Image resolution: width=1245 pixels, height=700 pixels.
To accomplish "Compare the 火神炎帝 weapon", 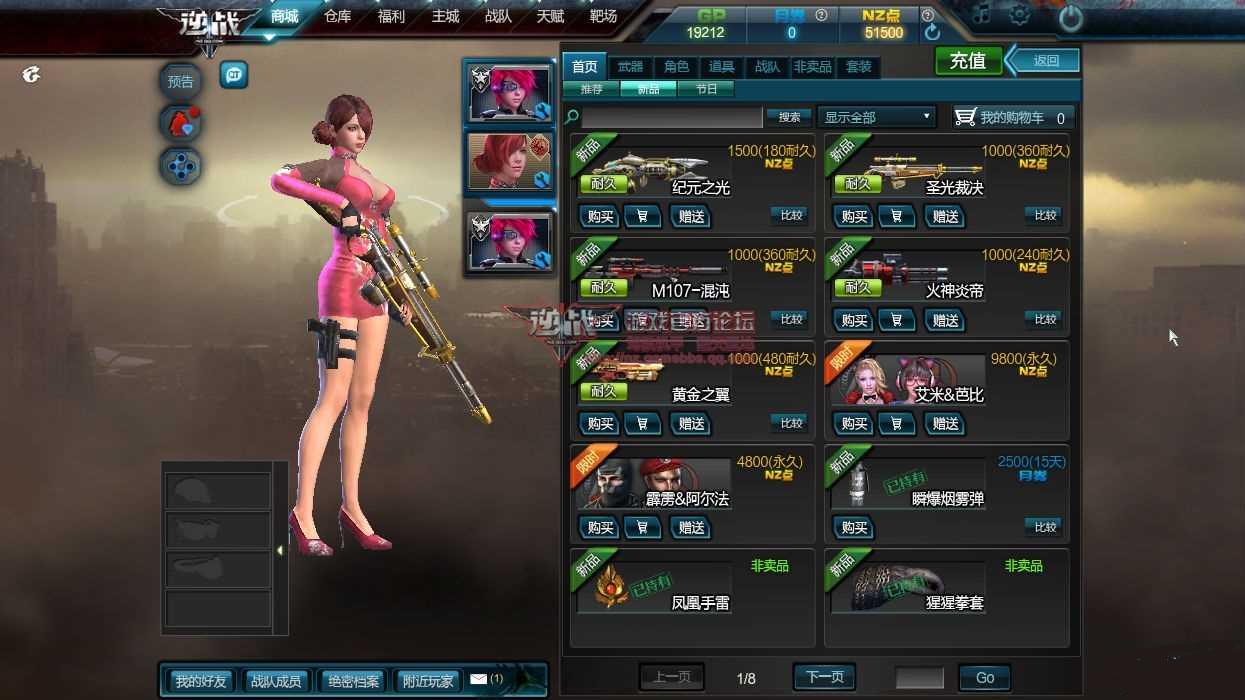I will (1045, 319).
